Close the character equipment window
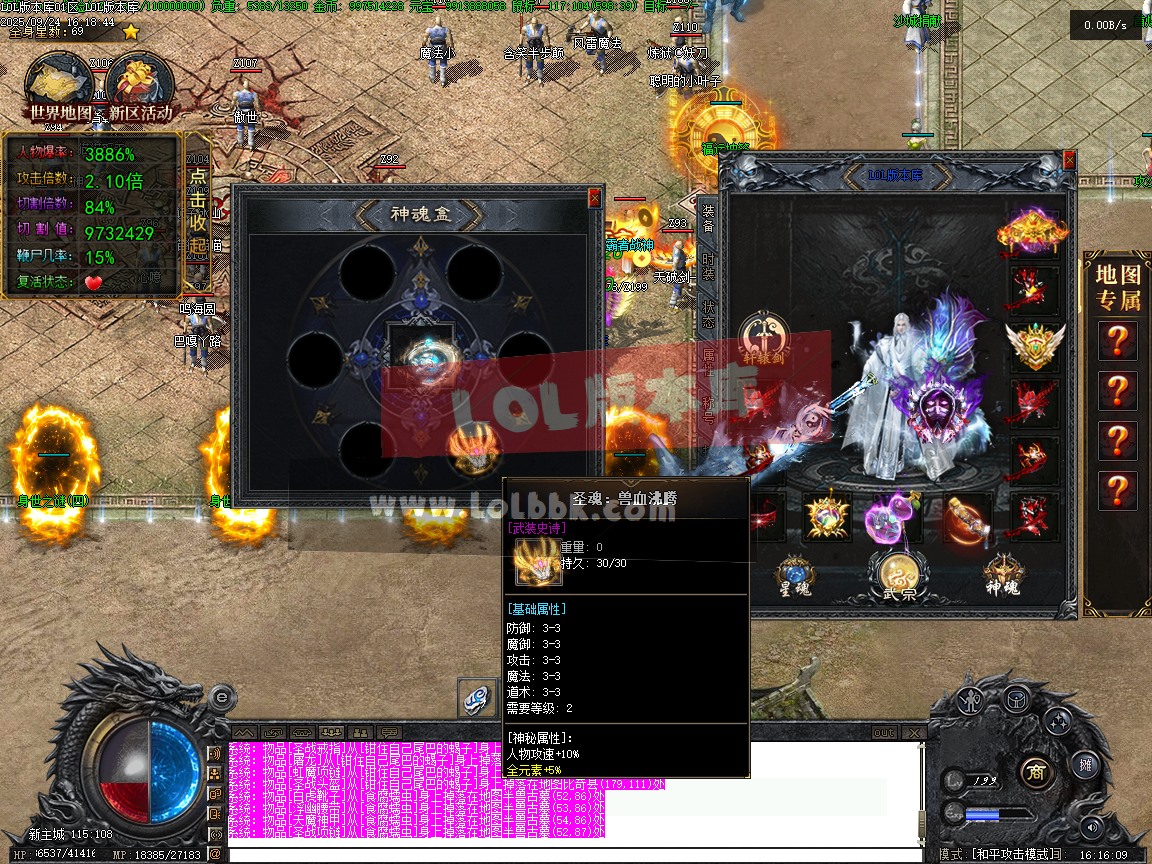 click(1069, 160)
